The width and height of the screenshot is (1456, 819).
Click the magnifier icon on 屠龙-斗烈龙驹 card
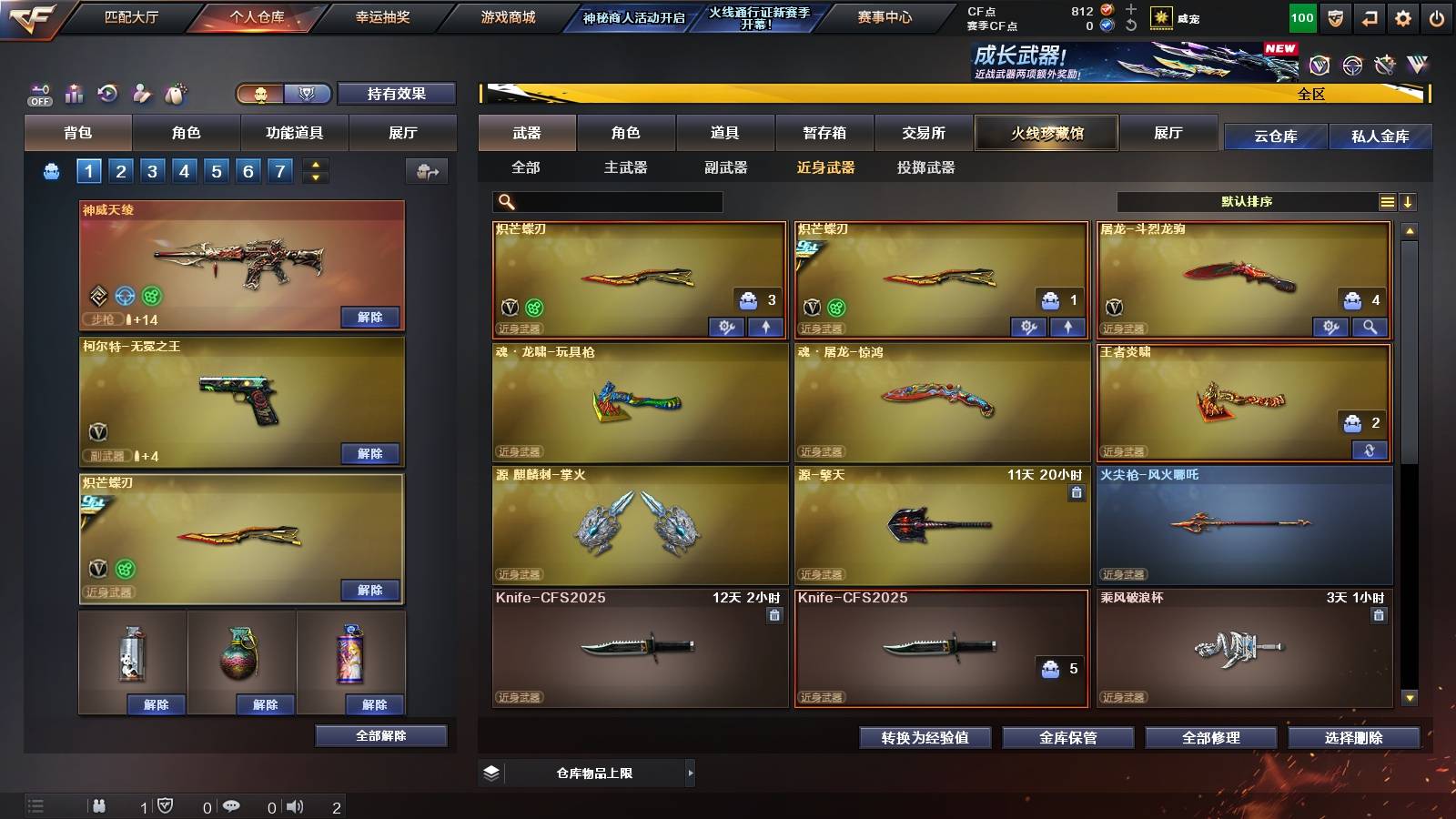(x=1368, y=326)
